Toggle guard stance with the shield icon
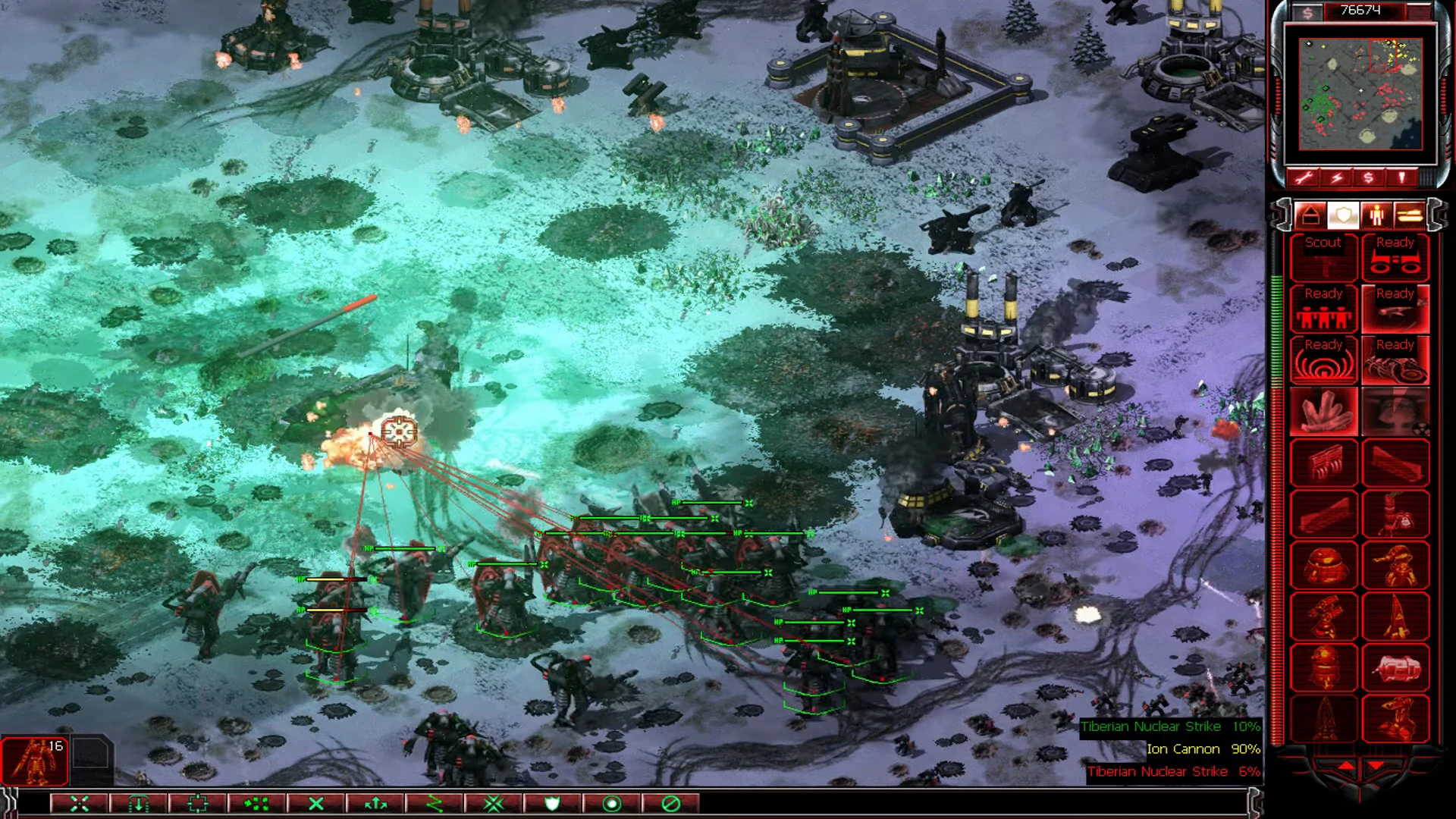 click(552, 804)
